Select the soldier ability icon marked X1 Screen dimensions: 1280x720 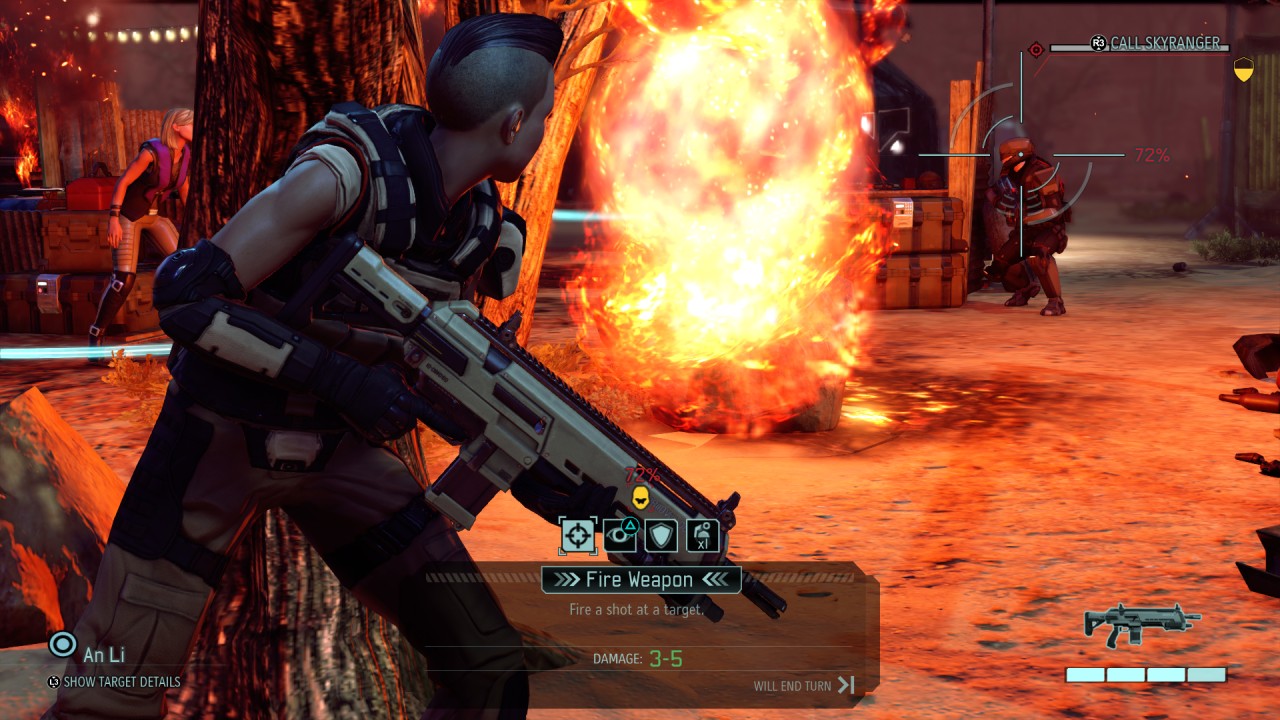703,535
